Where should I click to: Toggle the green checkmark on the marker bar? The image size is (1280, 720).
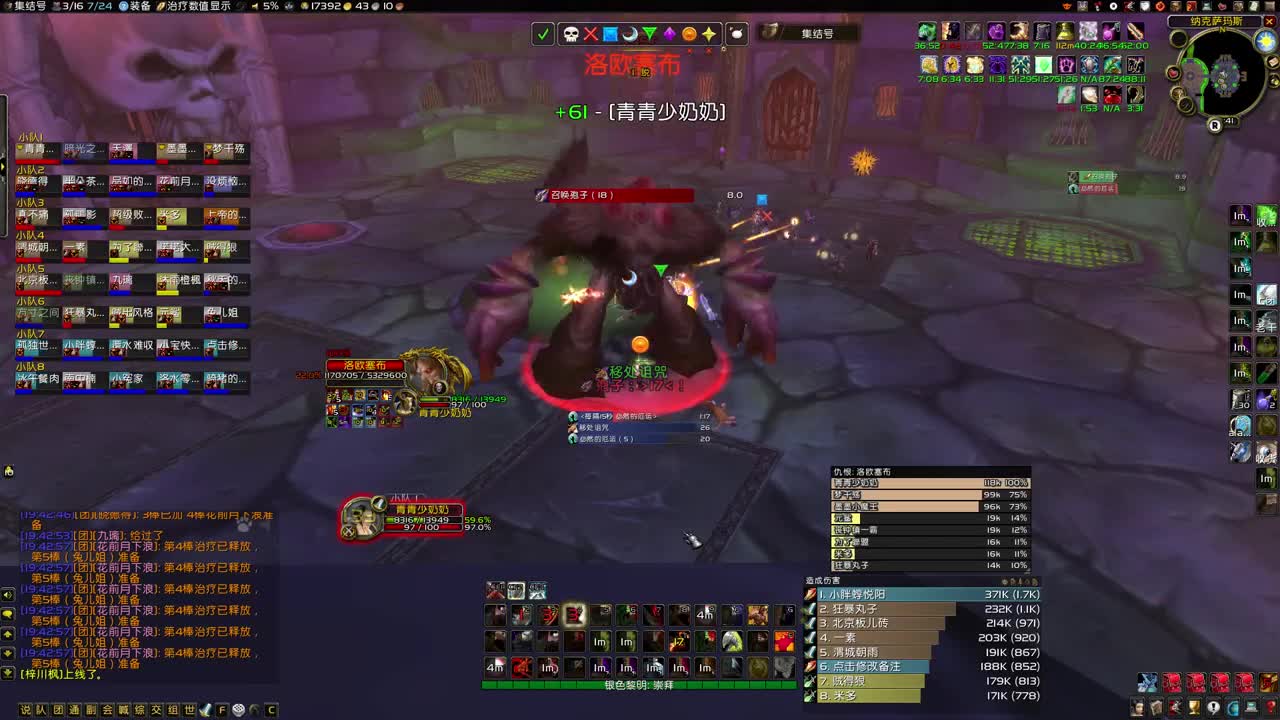coord(543,35)
